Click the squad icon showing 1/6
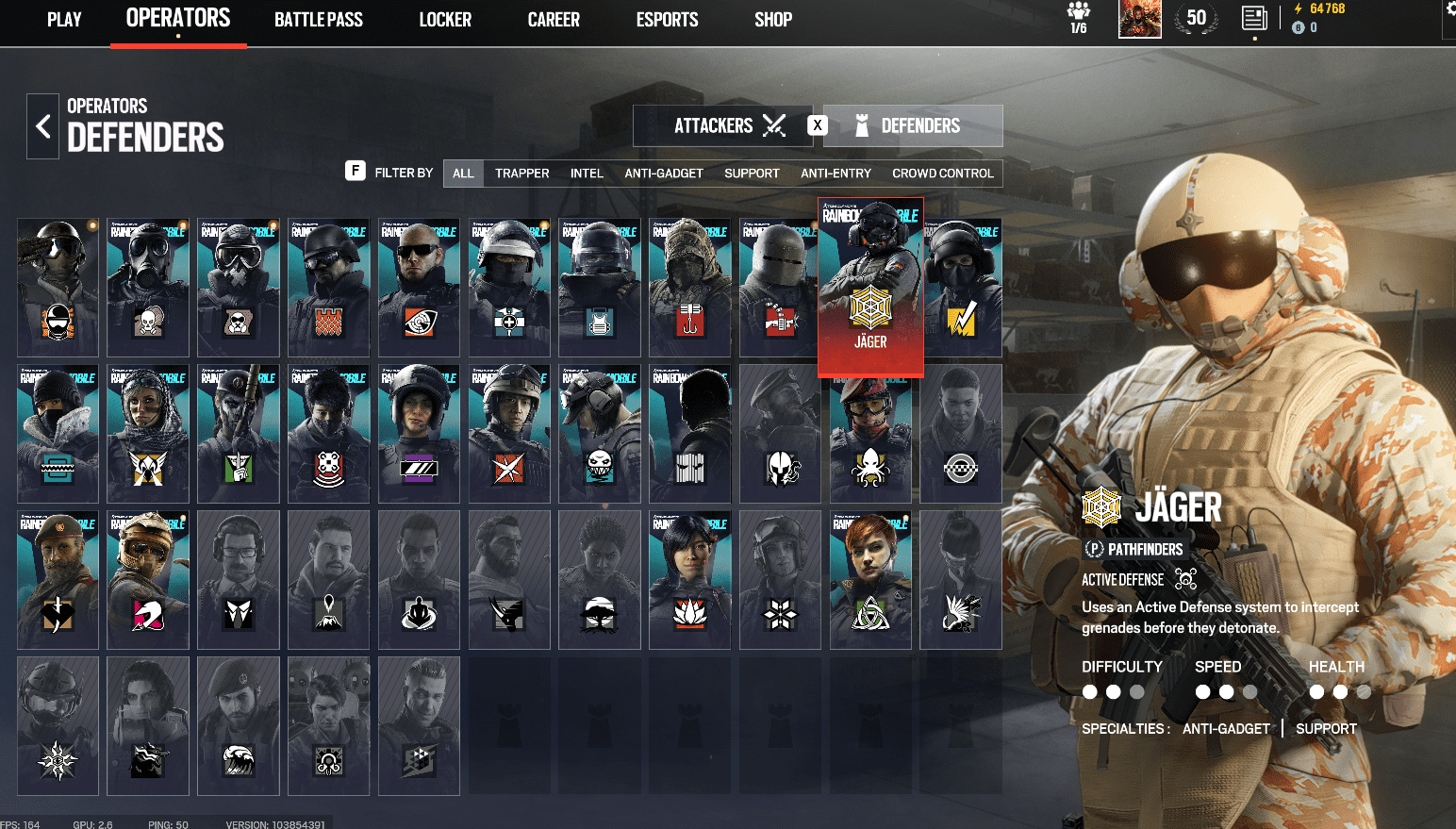The height and width of the screenshot is (829, 1456). point(1078,17)
